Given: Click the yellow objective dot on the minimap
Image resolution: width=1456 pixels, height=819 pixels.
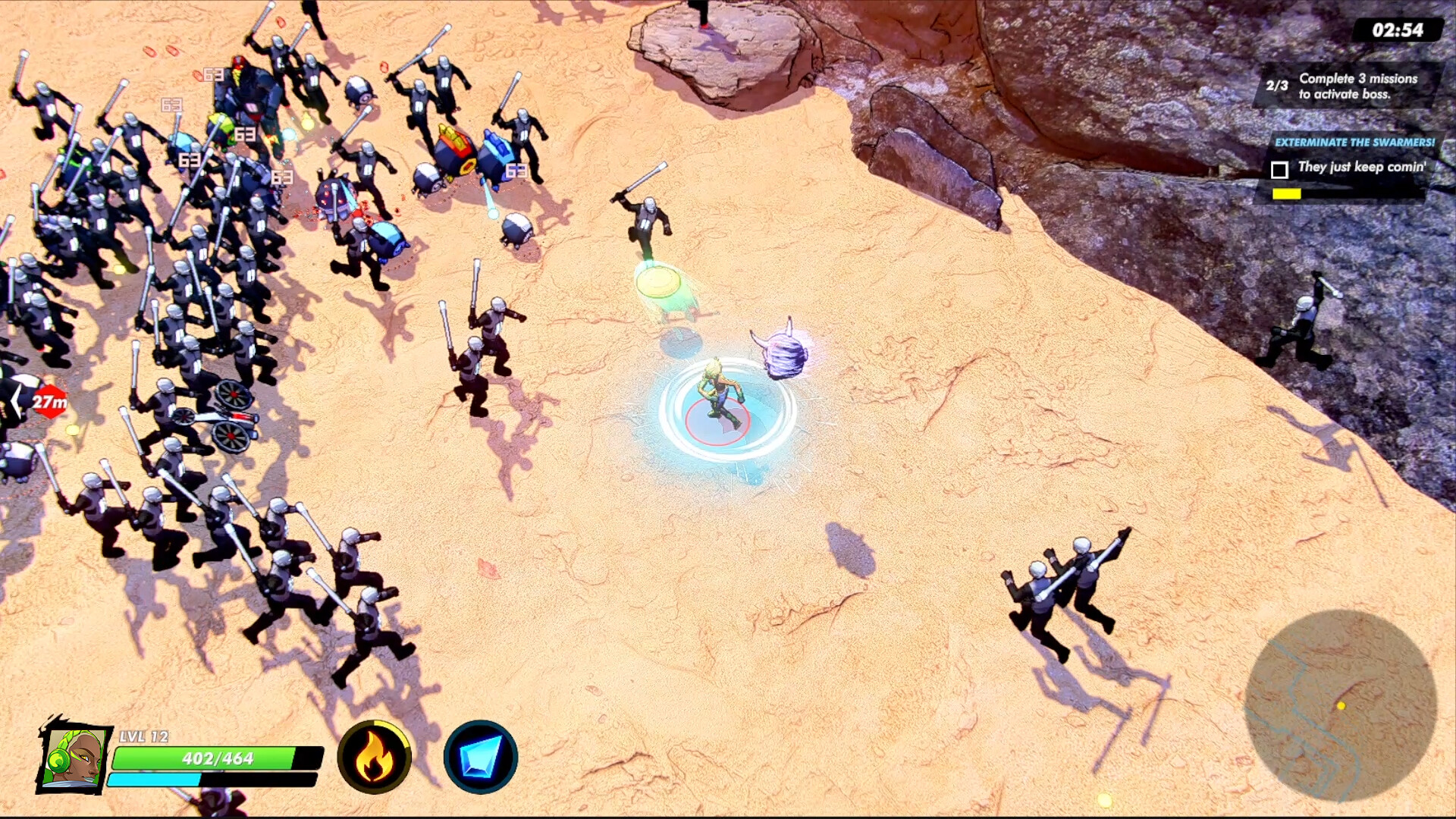Looking at the screenshot, I should (x=1341, y=706).
